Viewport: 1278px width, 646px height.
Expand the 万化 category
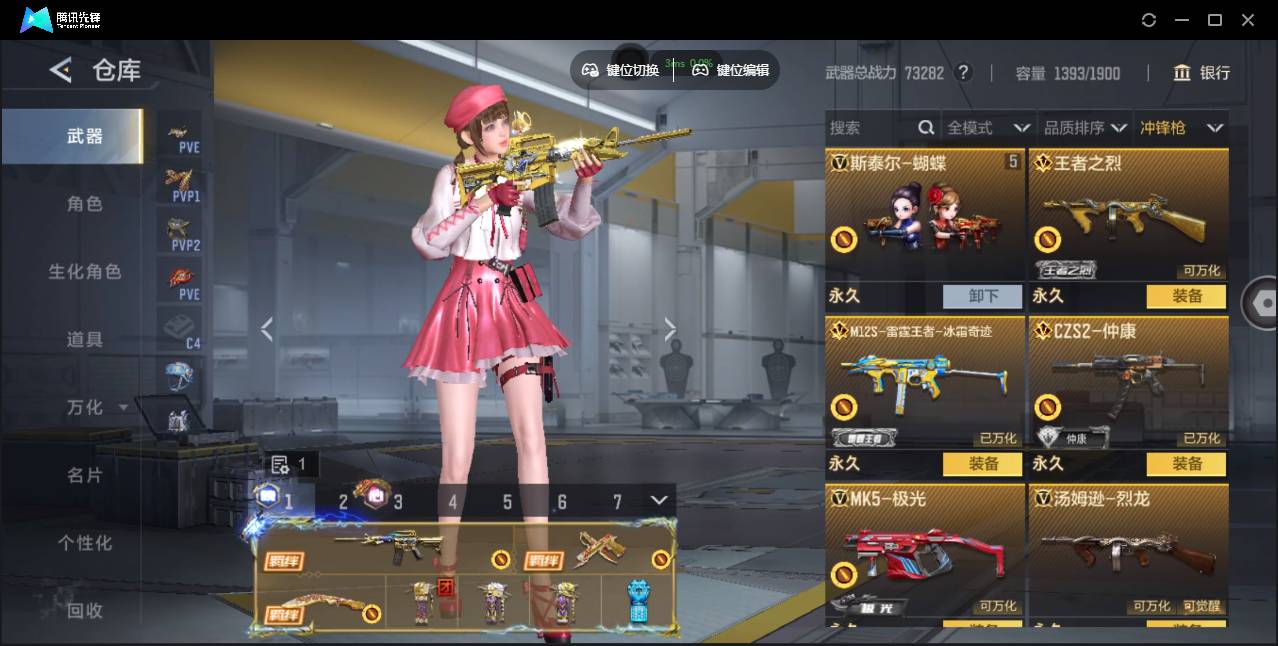pos(96,408)
